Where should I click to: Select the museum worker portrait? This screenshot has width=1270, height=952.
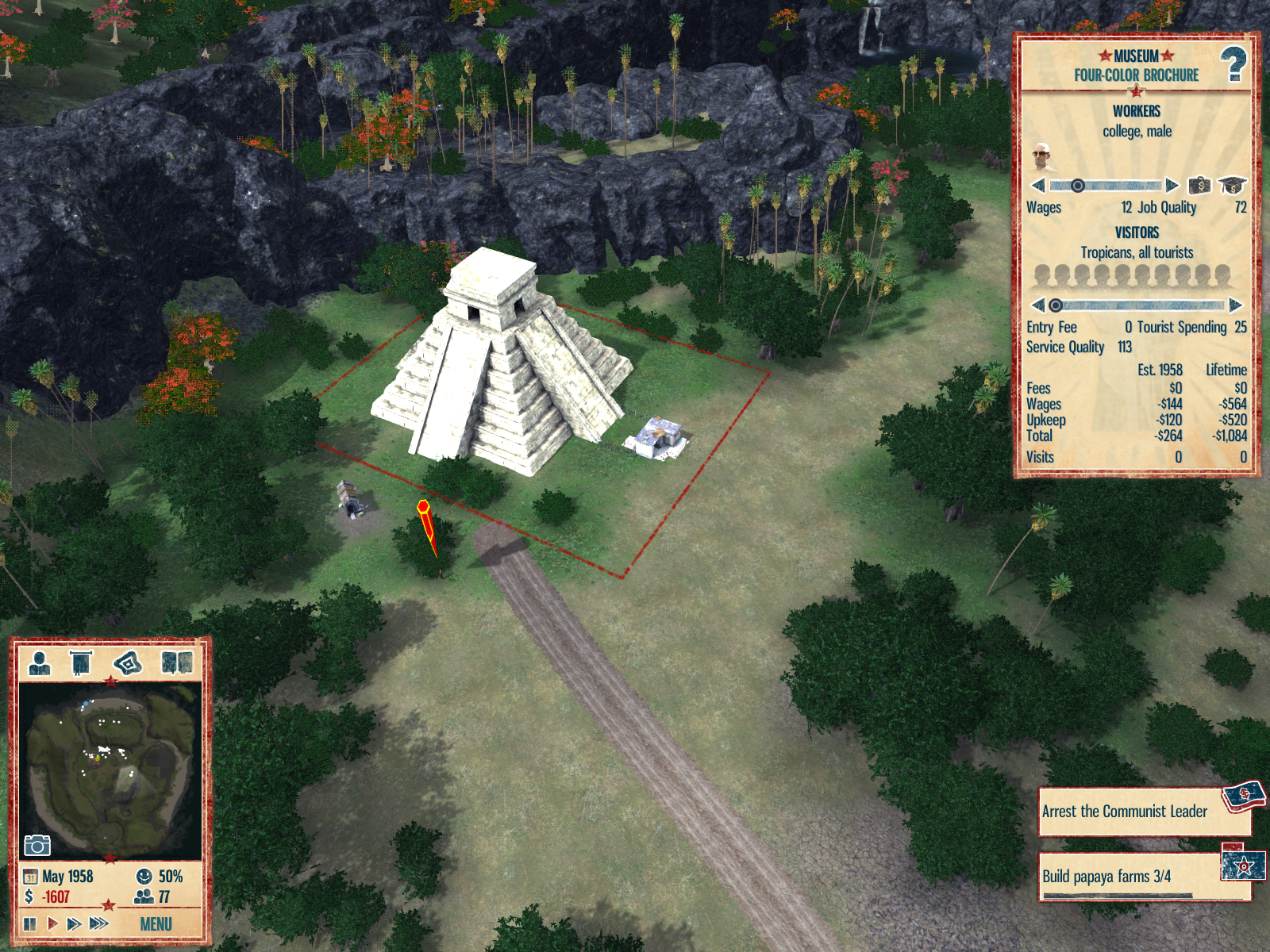tap(1042, 157)
